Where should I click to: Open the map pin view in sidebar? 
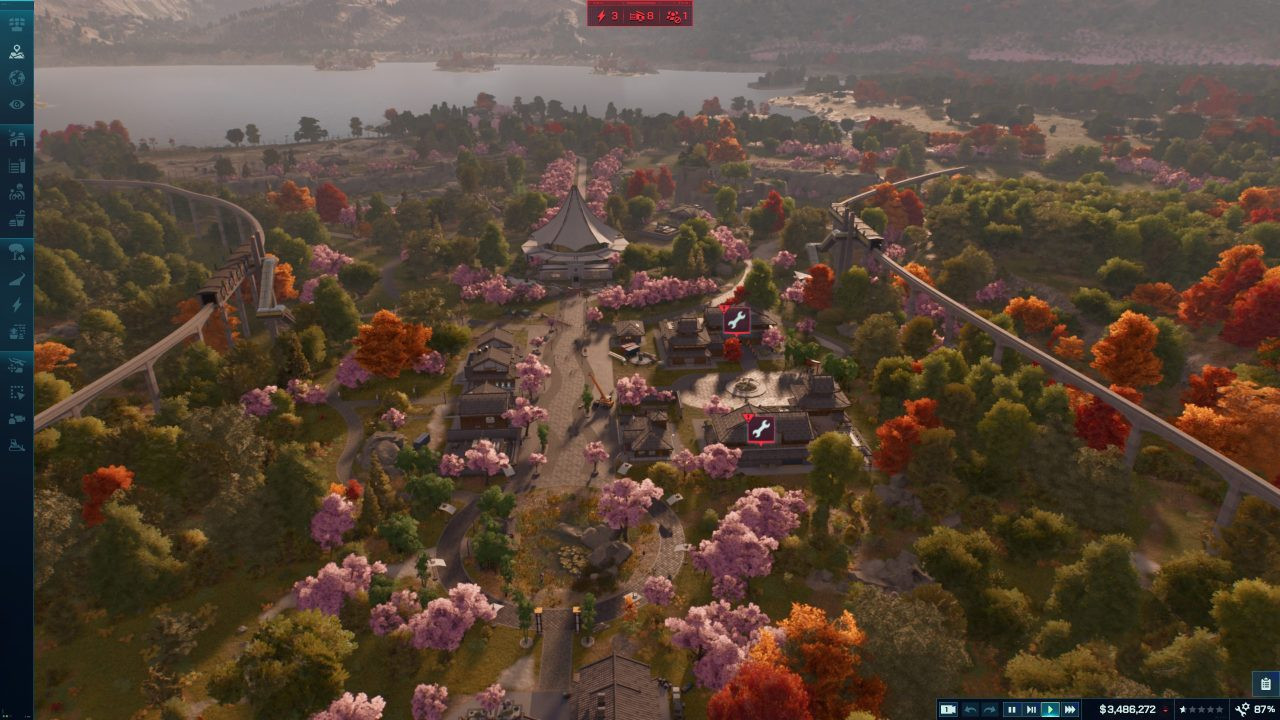coord(16,51)
